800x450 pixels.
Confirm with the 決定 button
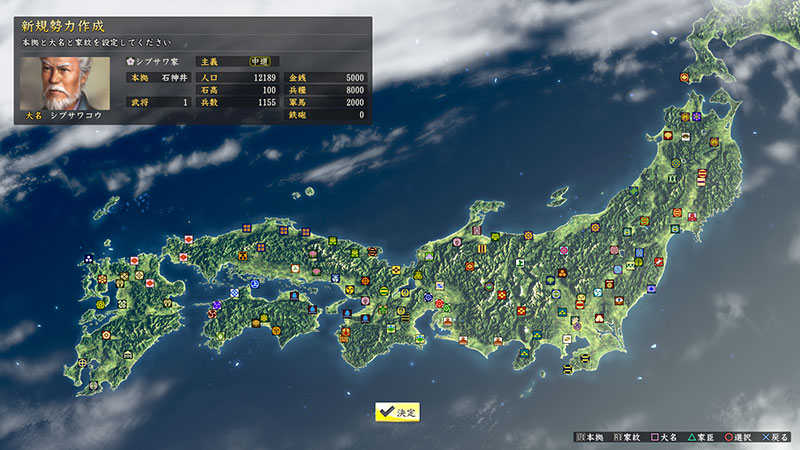point(397,412)
